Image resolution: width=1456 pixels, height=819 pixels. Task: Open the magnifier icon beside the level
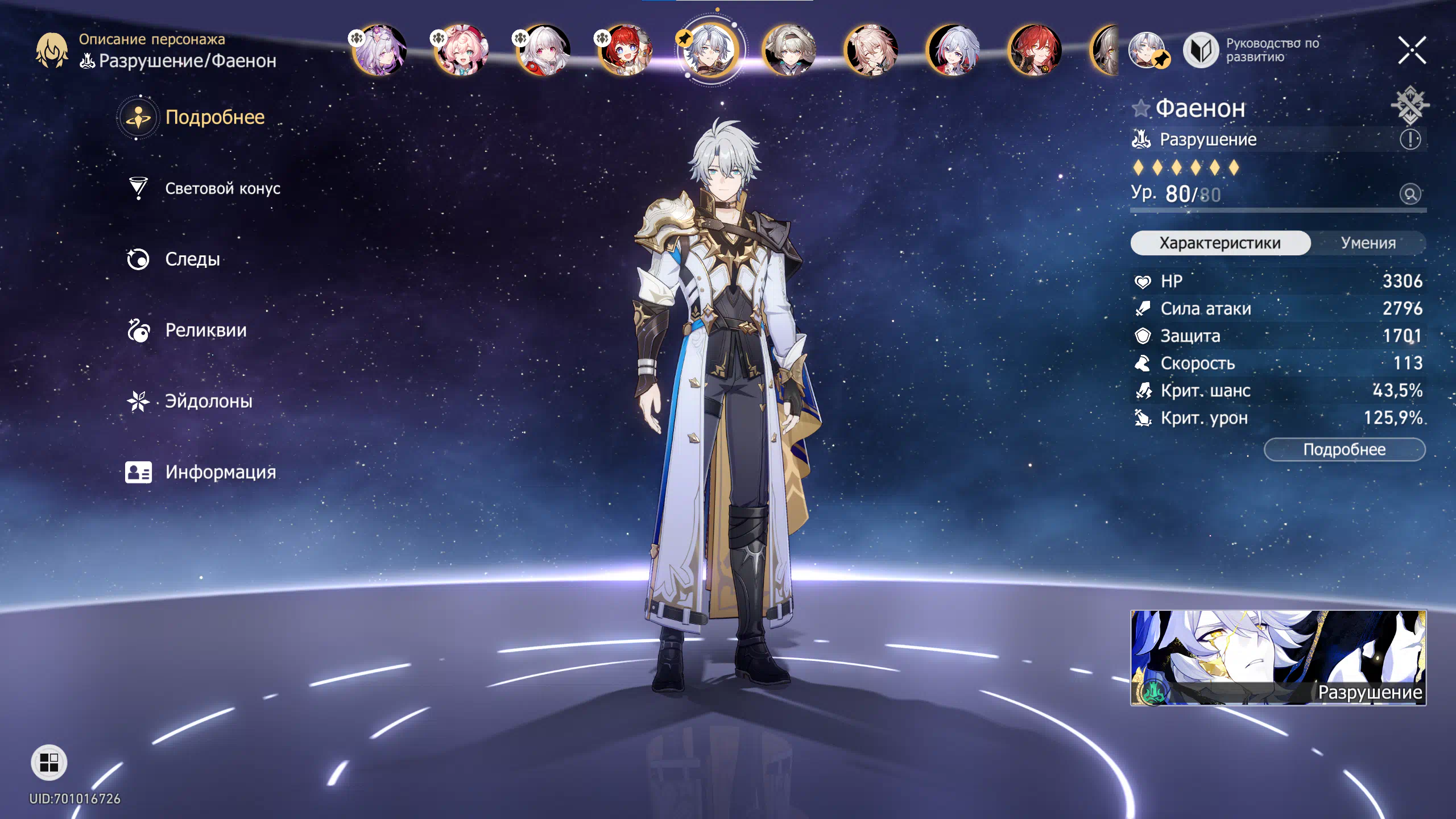point(1410,194)
